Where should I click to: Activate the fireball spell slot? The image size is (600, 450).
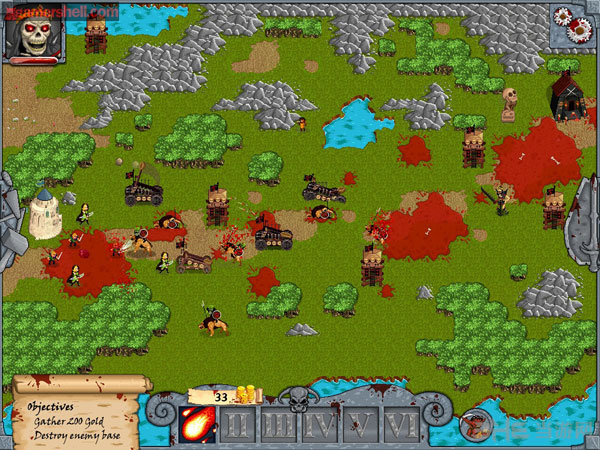click(197, 424)
